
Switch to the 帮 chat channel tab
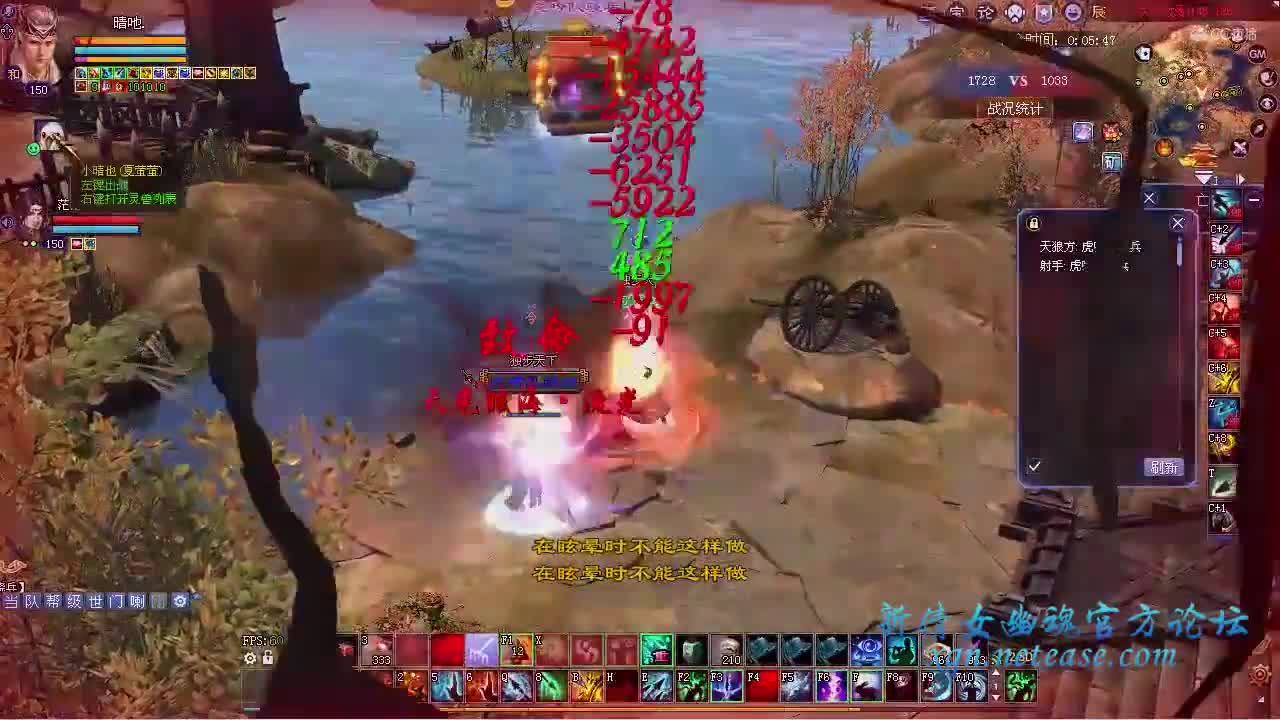55,601
